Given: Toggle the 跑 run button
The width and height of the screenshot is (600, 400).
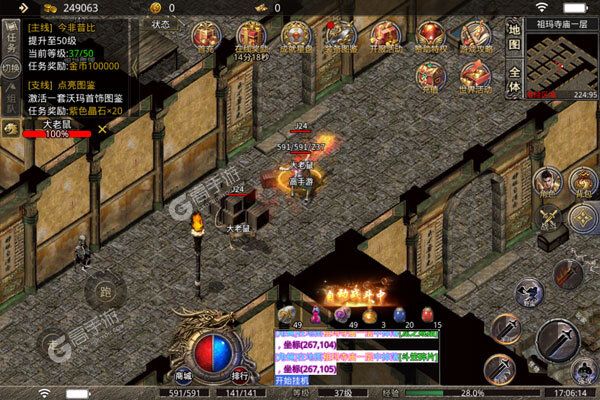Looking at the screenshot, I should pyautogui.click(x=105, y=295).
